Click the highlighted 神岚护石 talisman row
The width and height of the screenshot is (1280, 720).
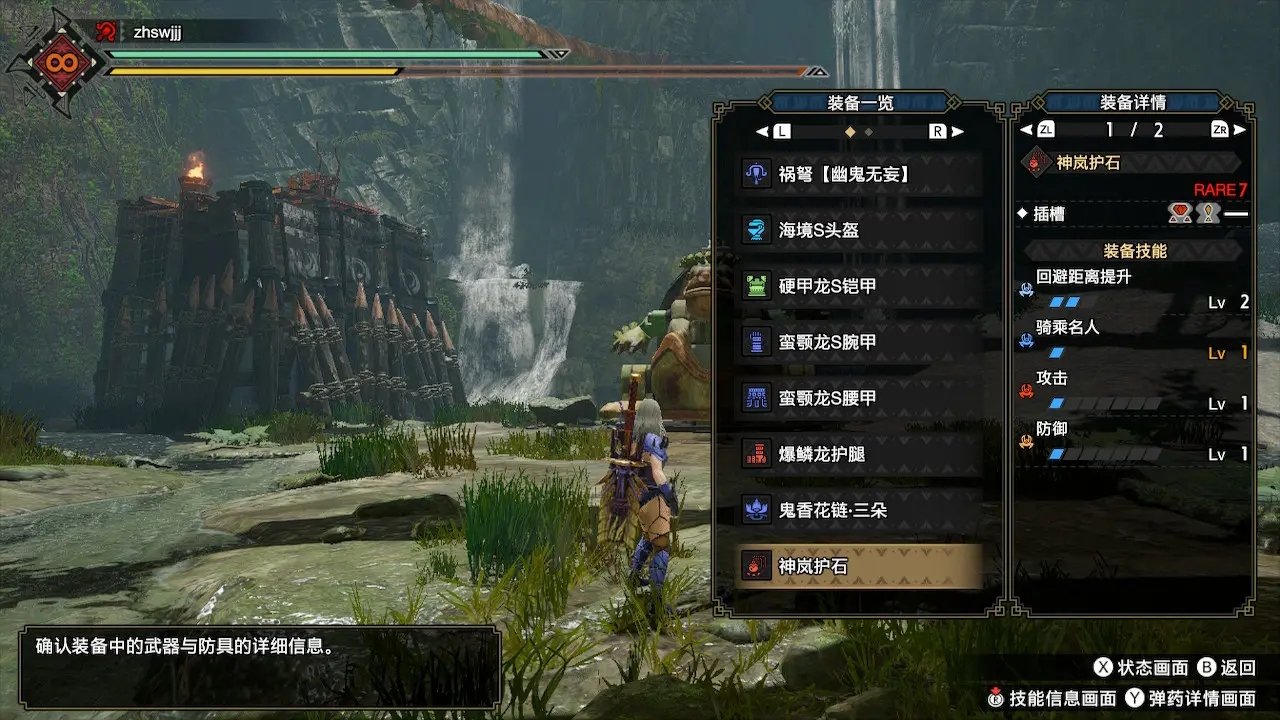(x=860, y=566)
